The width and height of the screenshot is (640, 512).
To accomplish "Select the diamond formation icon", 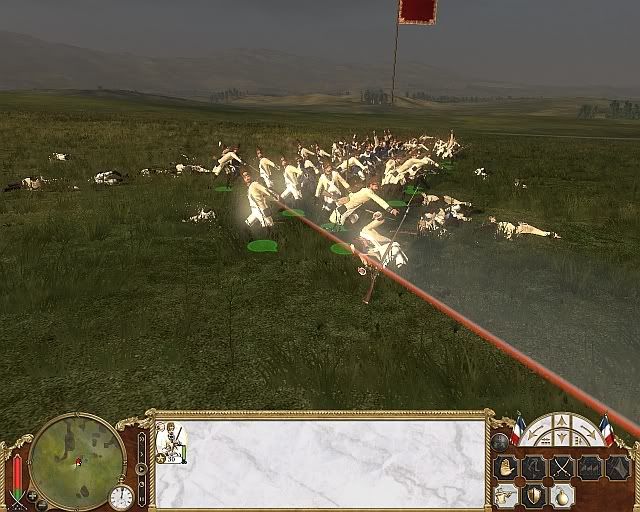I will 590,467.
